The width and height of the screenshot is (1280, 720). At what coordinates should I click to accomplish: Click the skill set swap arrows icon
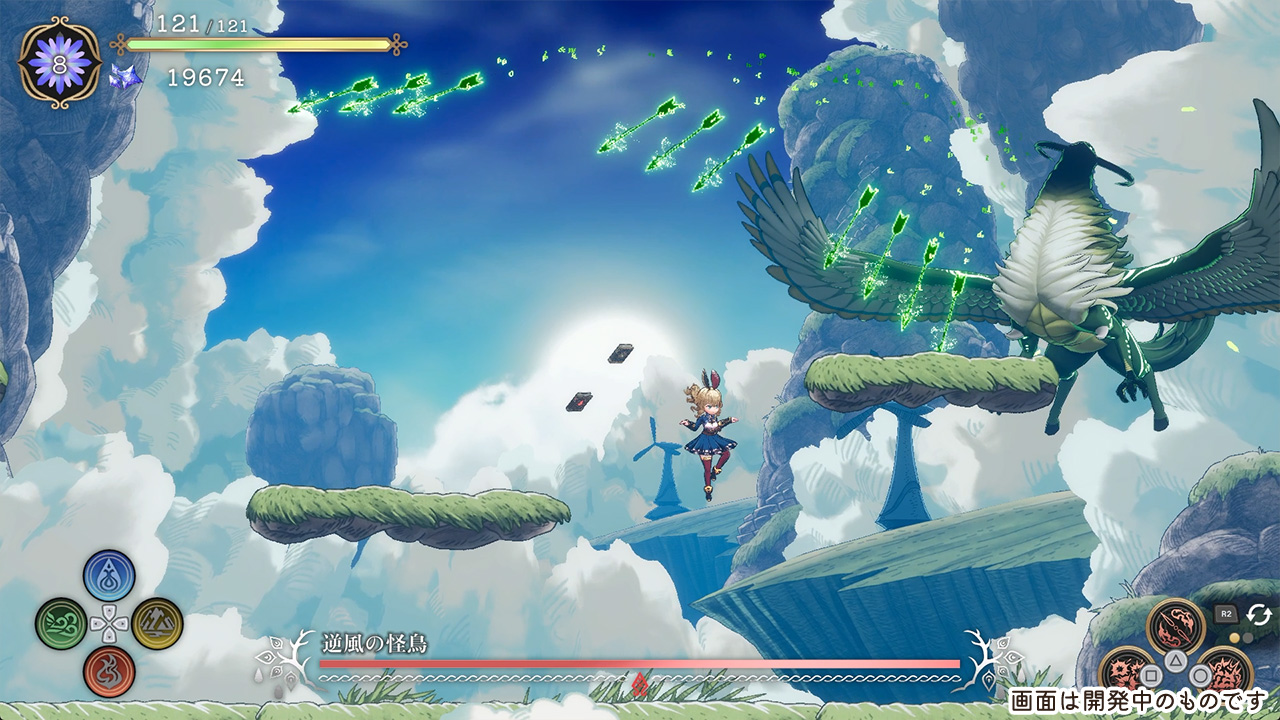point(1258,614)
